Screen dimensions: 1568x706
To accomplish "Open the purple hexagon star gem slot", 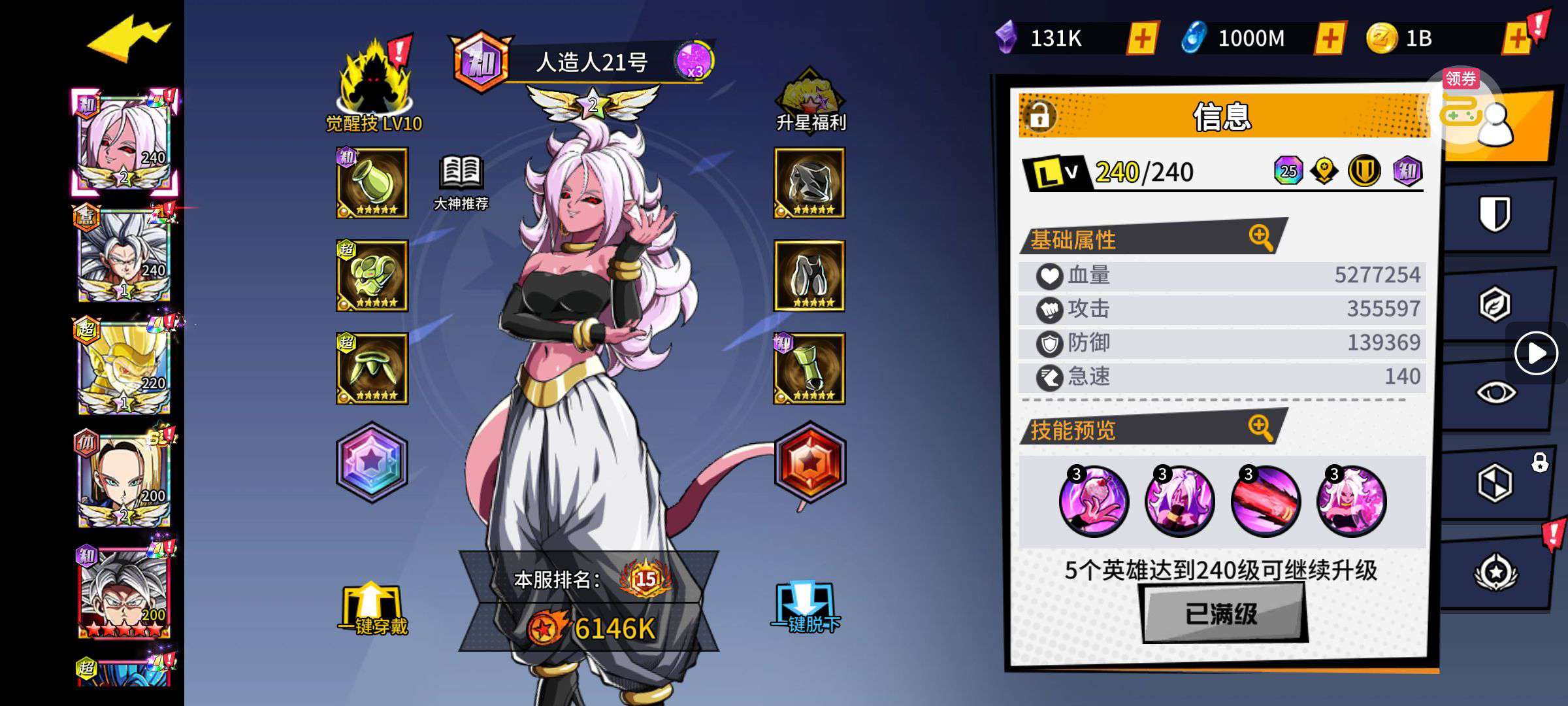I will point(372,462).
